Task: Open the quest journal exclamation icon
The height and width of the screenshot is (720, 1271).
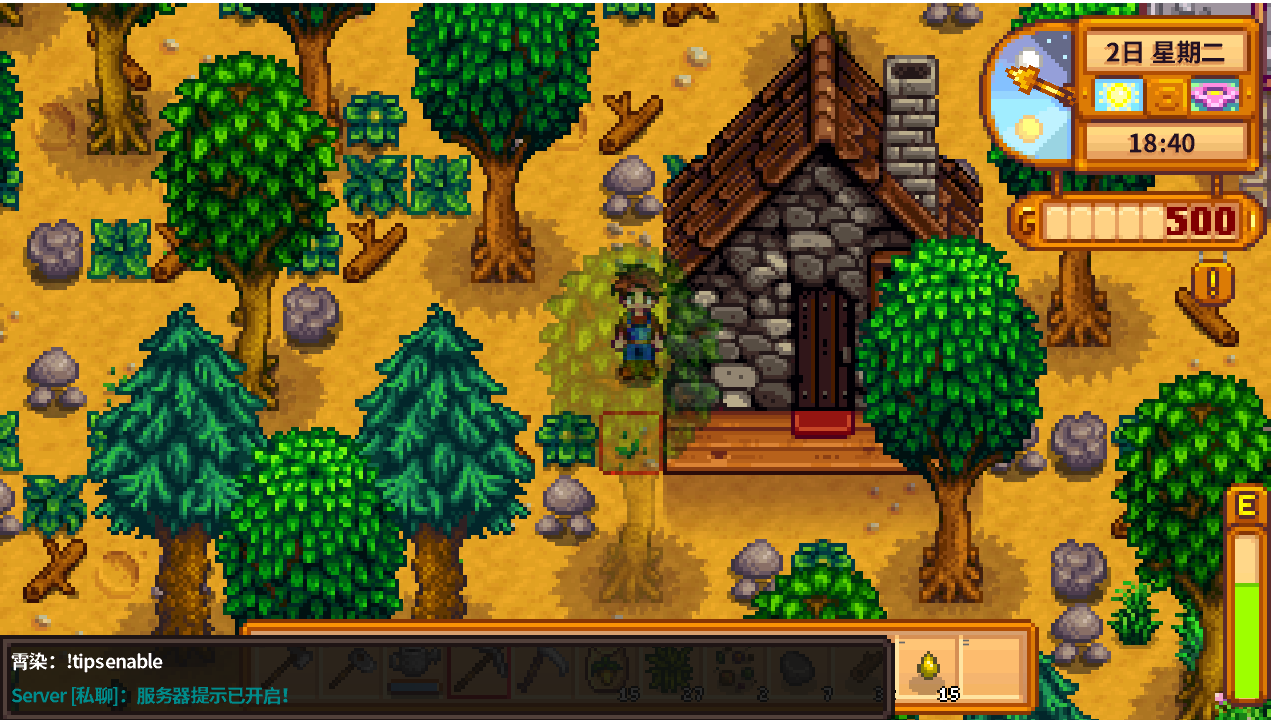Action: pos(1213,283)
